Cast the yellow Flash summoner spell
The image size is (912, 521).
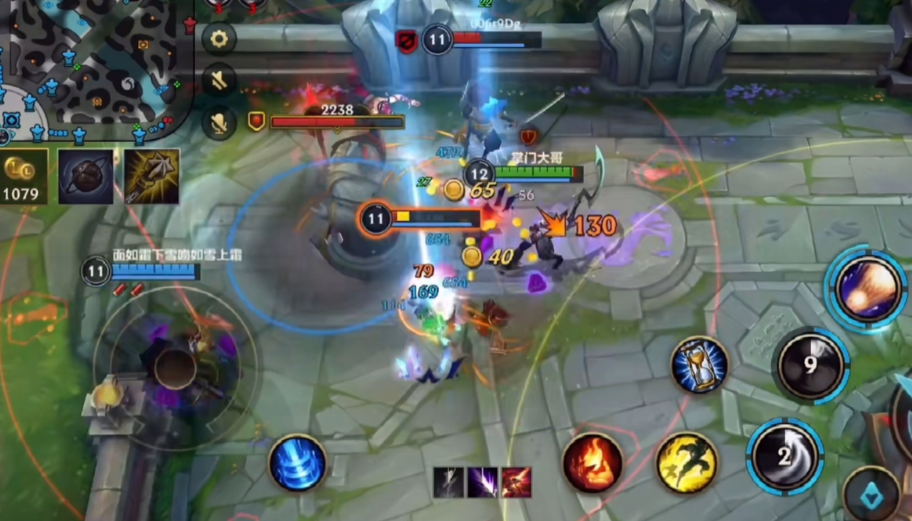click(x=686, y=462)
